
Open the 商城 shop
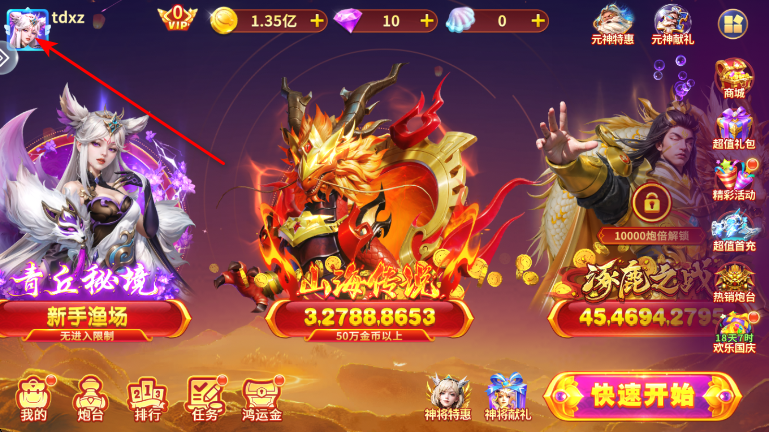734,79
